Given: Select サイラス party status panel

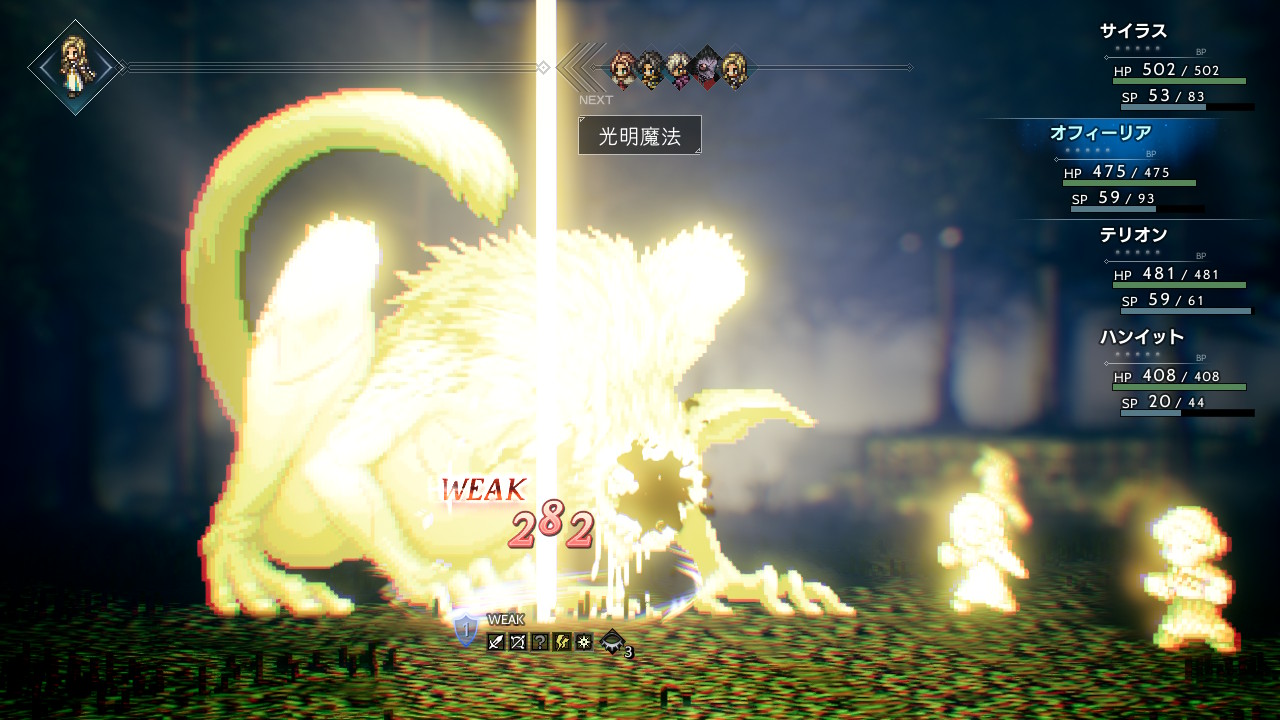Looking at the screenshot, I should click(x=1176, y=66).
